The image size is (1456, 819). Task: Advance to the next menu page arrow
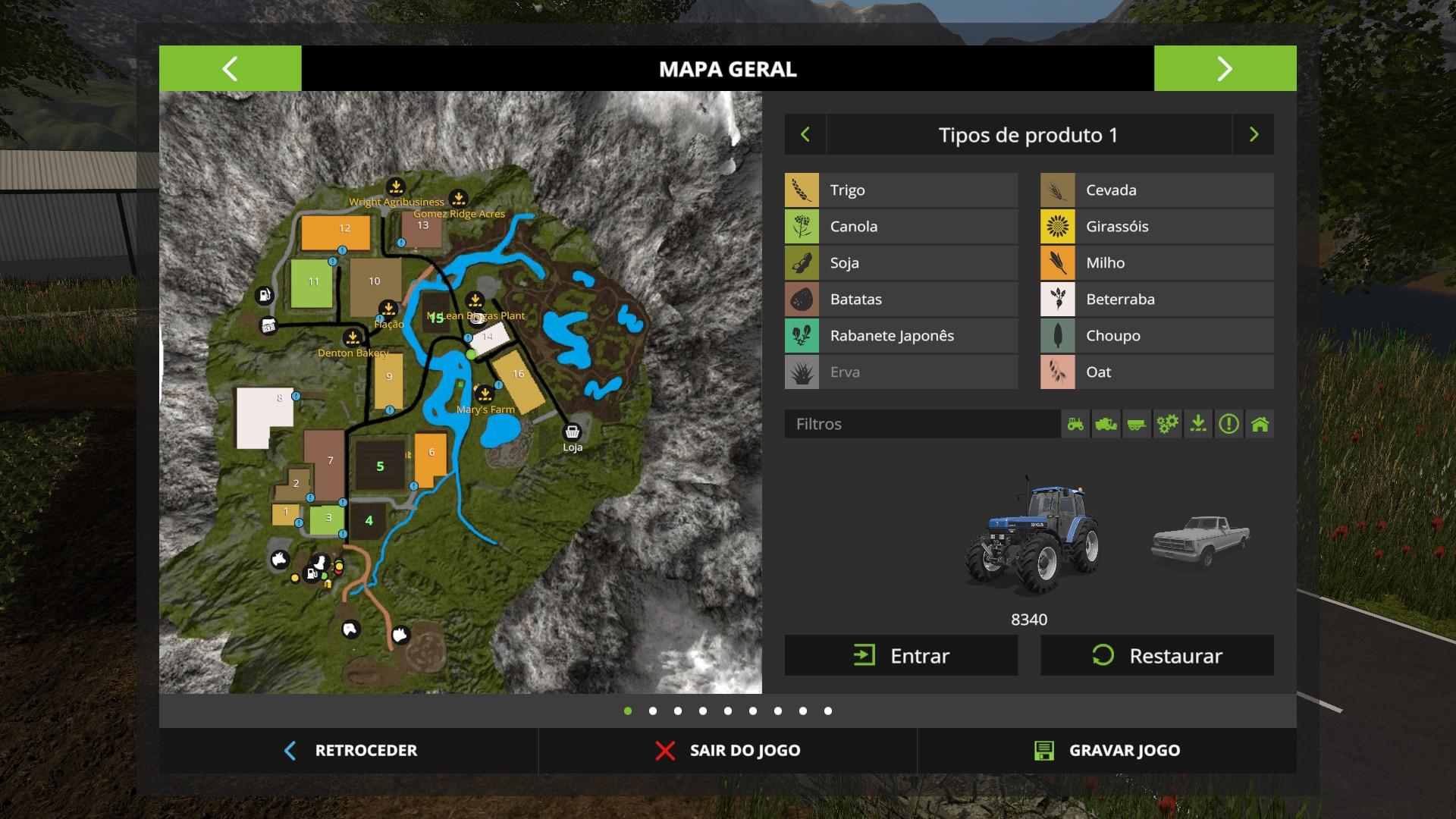(x=1225, y=69)
